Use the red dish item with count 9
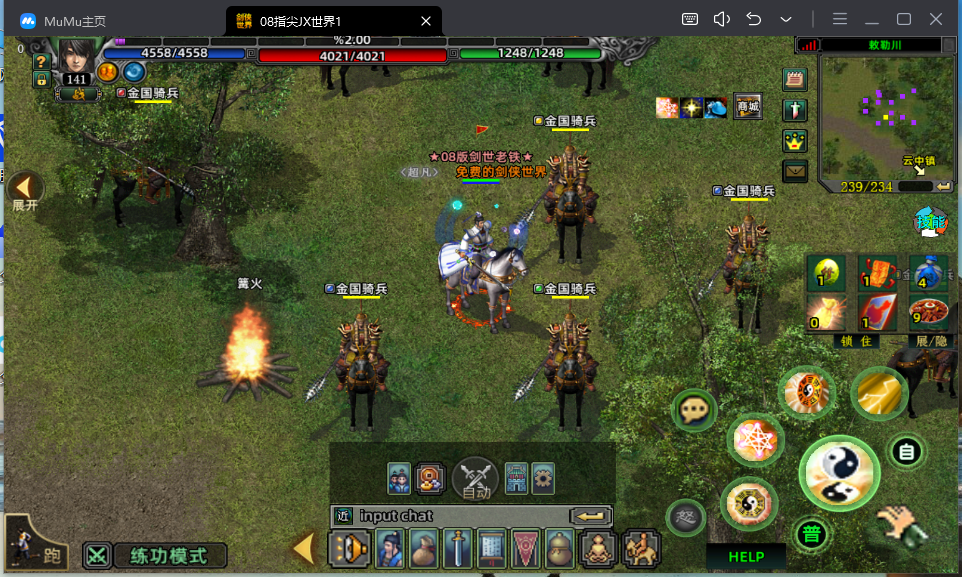This screenshot has height=577, width=962. pyautogui.click(x=929, y=312)
